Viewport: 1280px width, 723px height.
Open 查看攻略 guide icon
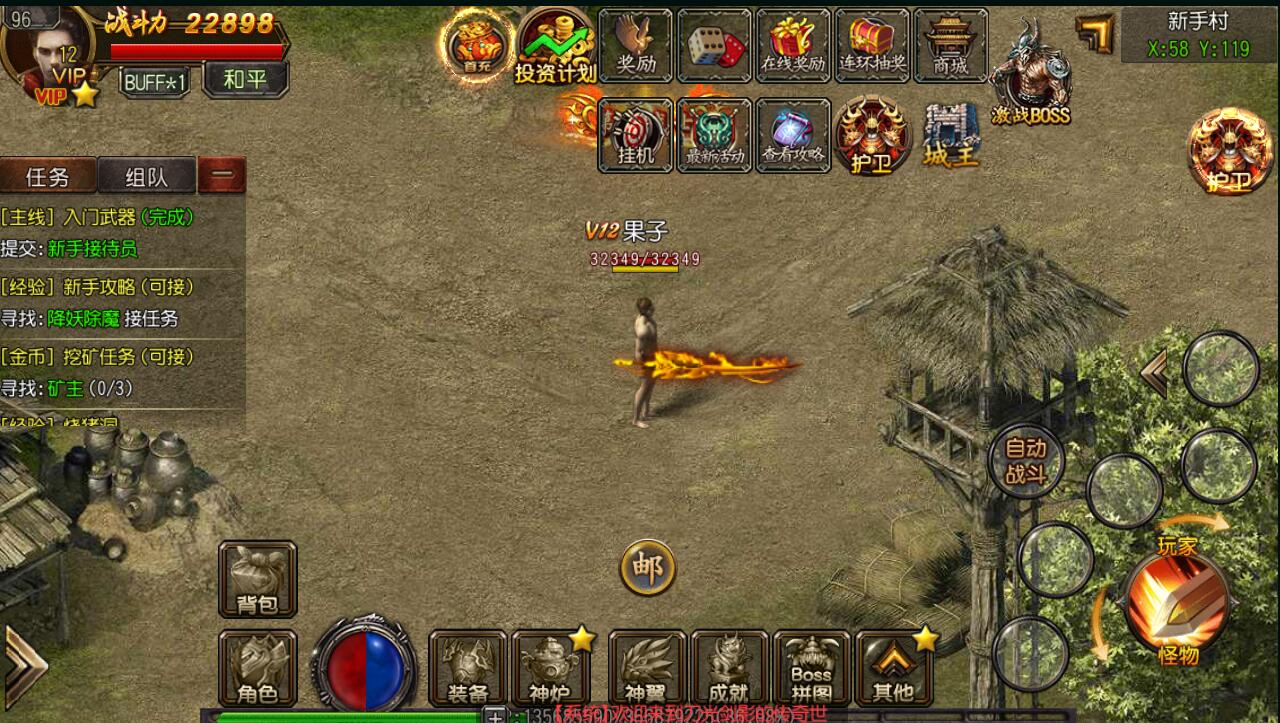793,135
